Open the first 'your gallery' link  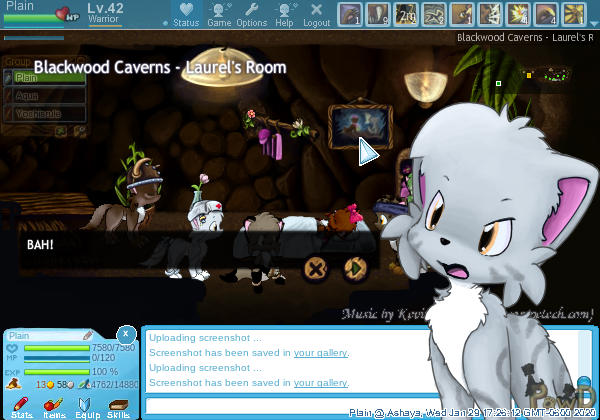pos(320,353)
